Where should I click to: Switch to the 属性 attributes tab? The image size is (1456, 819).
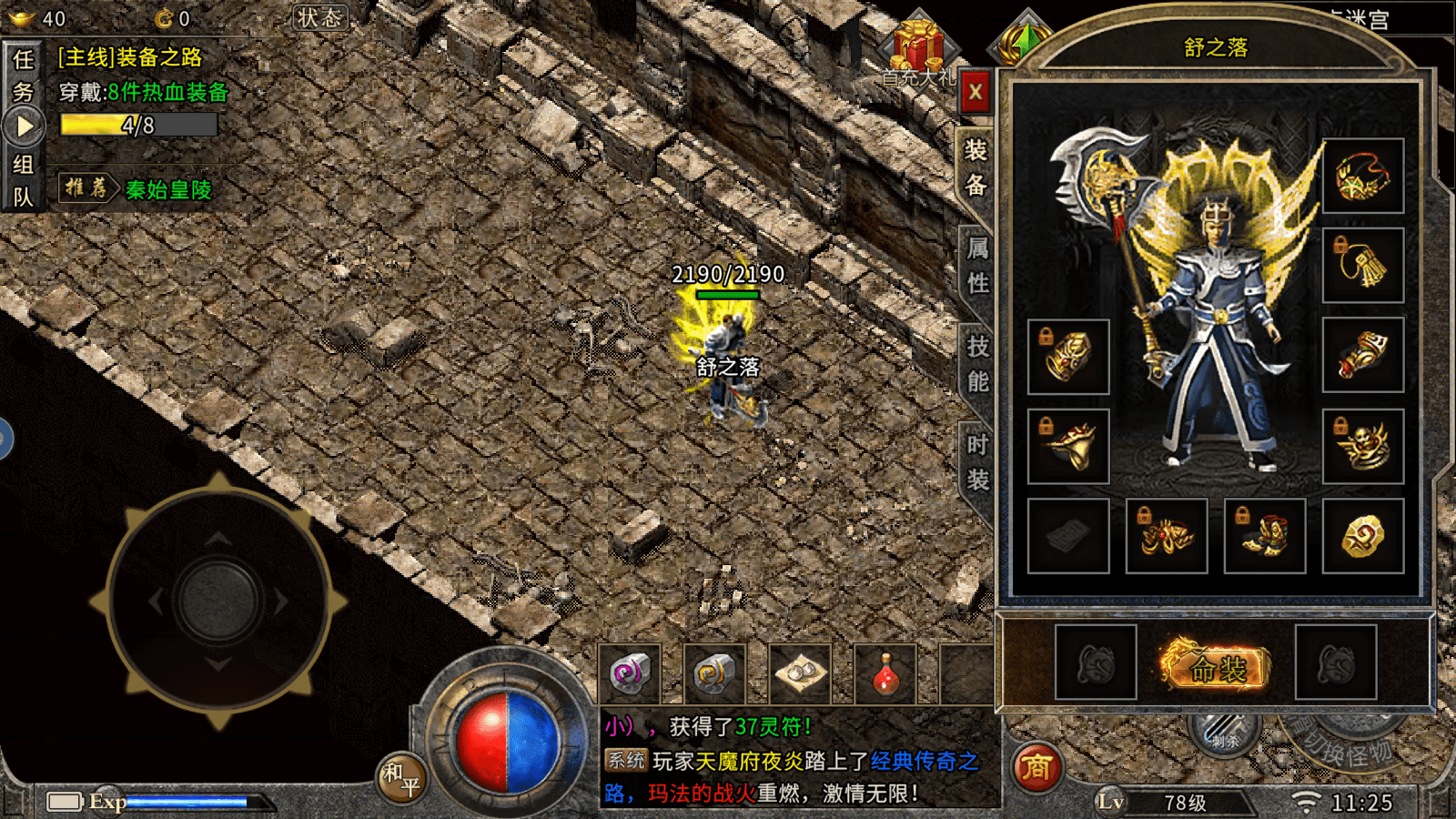977,265
